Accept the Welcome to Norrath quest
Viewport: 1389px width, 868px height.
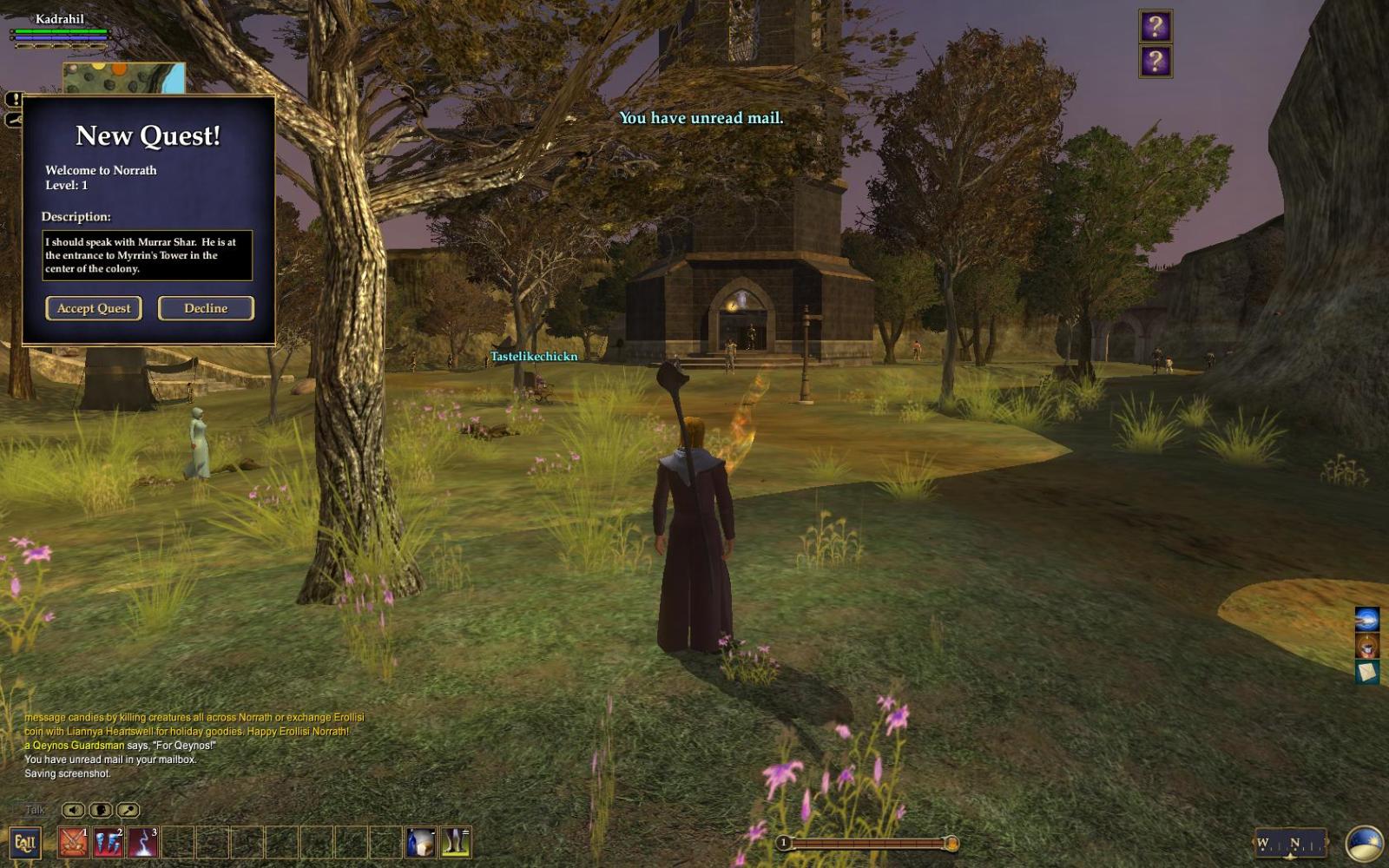[94, 308]
